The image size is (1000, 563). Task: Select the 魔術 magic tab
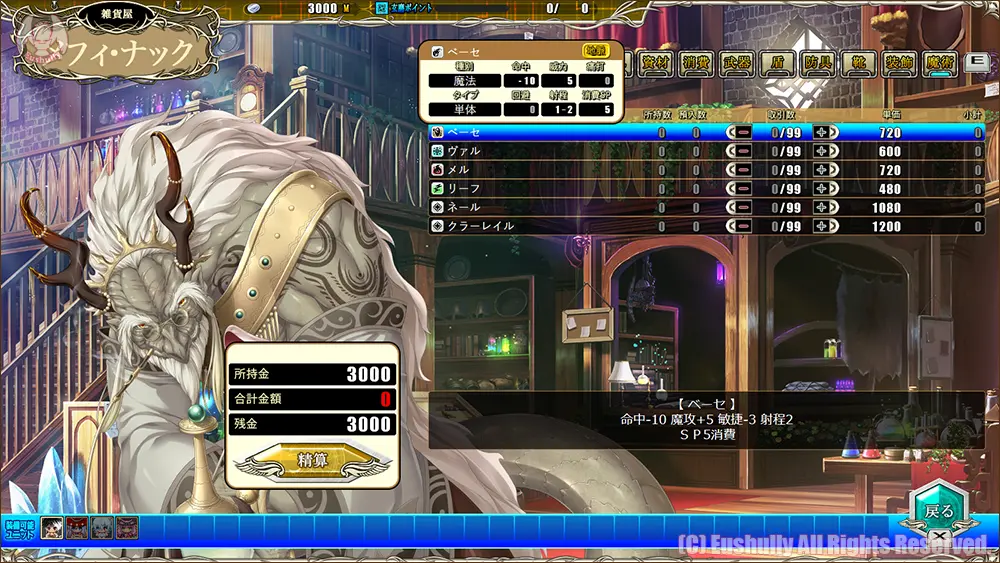tap(939, 63)
